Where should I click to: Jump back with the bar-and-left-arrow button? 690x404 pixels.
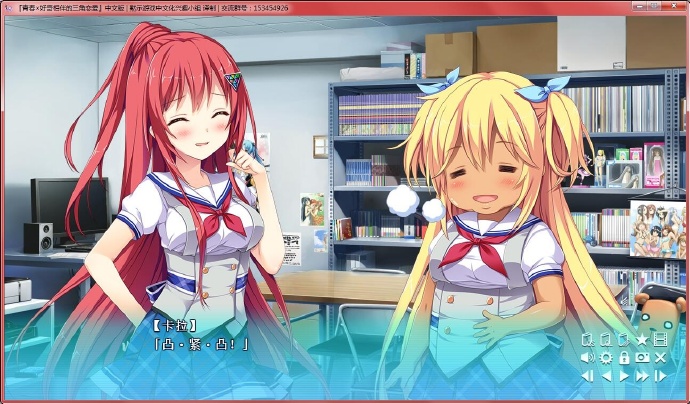[x=588, y=375]
